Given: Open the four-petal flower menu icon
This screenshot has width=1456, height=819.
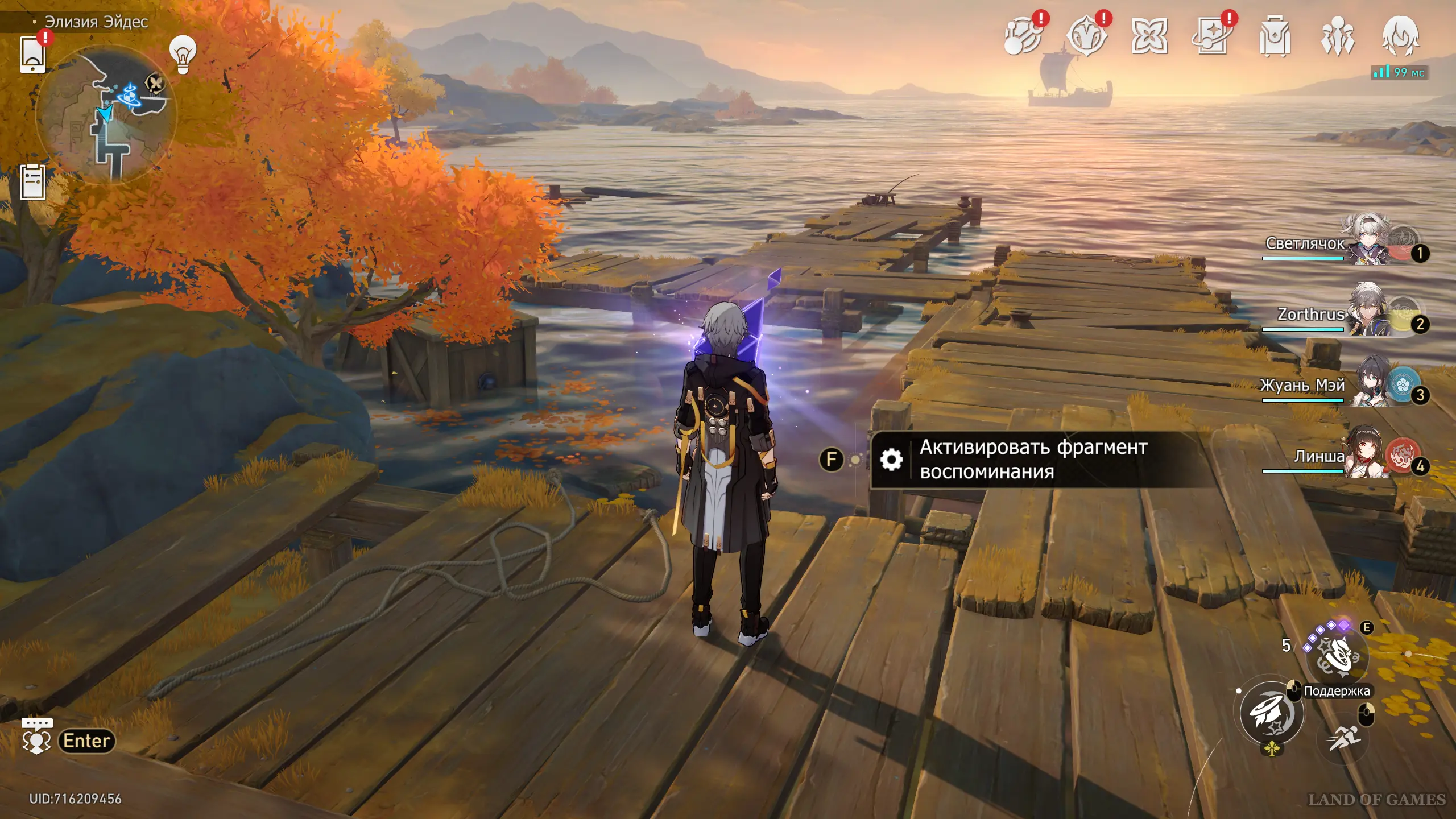Looking at the screenshot, I should [x=1149, y=37].
